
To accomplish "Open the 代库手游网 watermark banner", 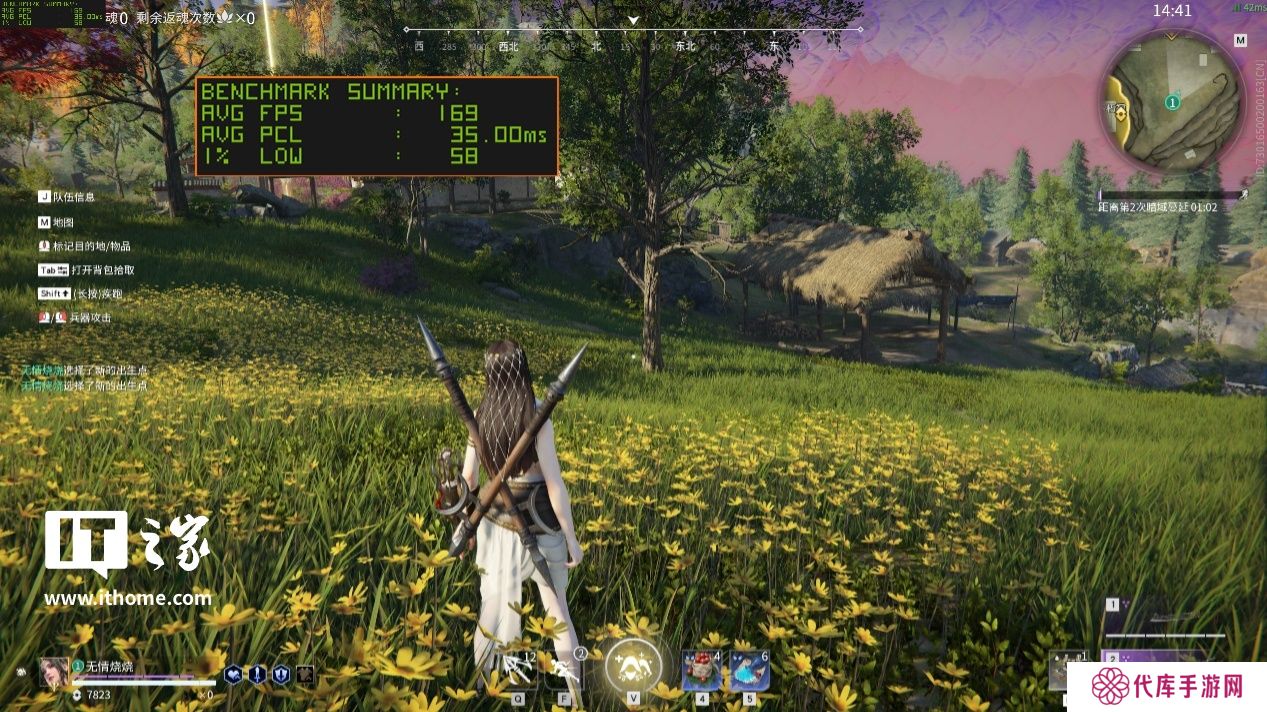I will point(1166,686).
